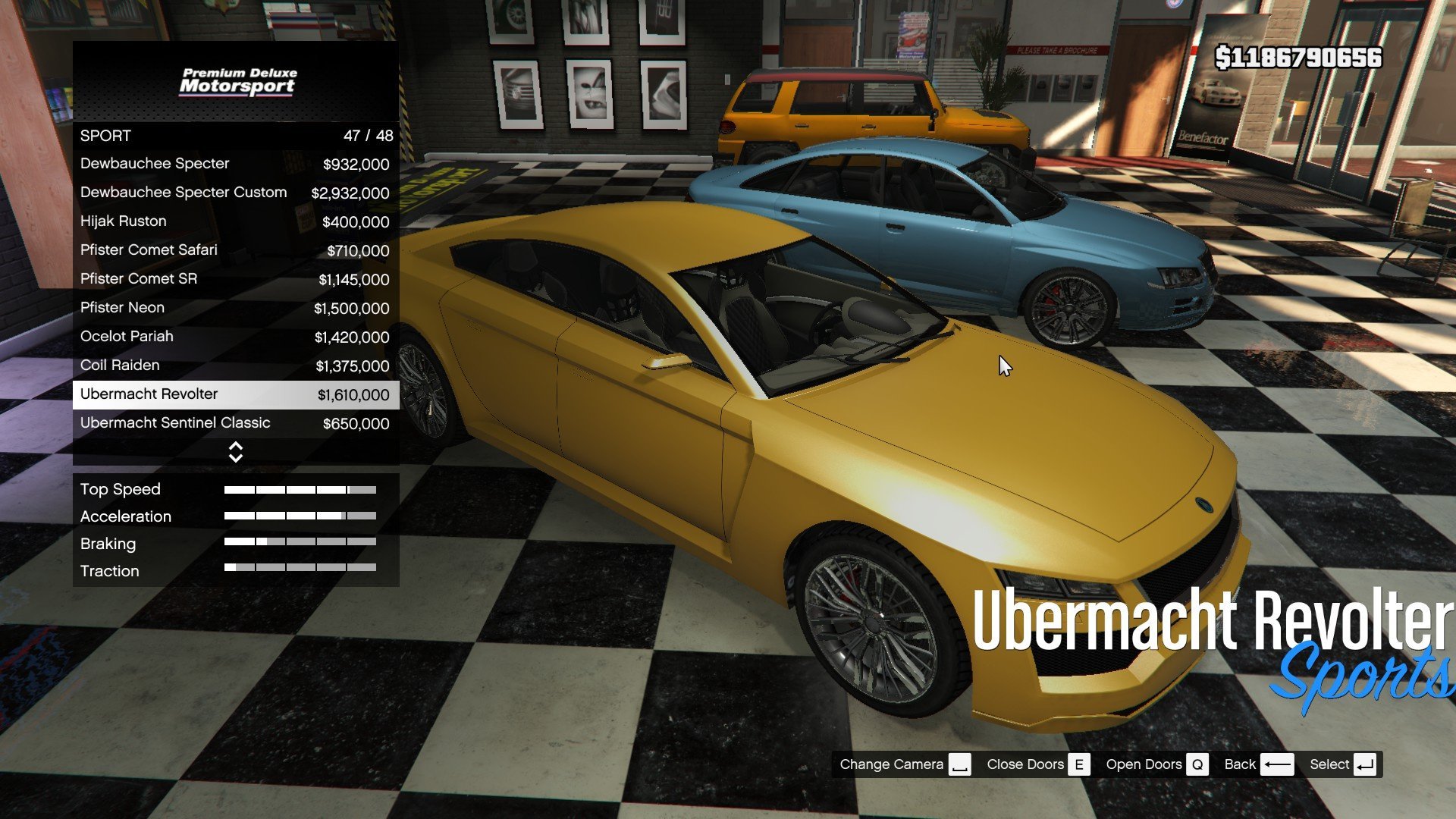Choose the Pfister Comet SR
Viewport: 1456px width, 819px height.
tap(235, 279)
